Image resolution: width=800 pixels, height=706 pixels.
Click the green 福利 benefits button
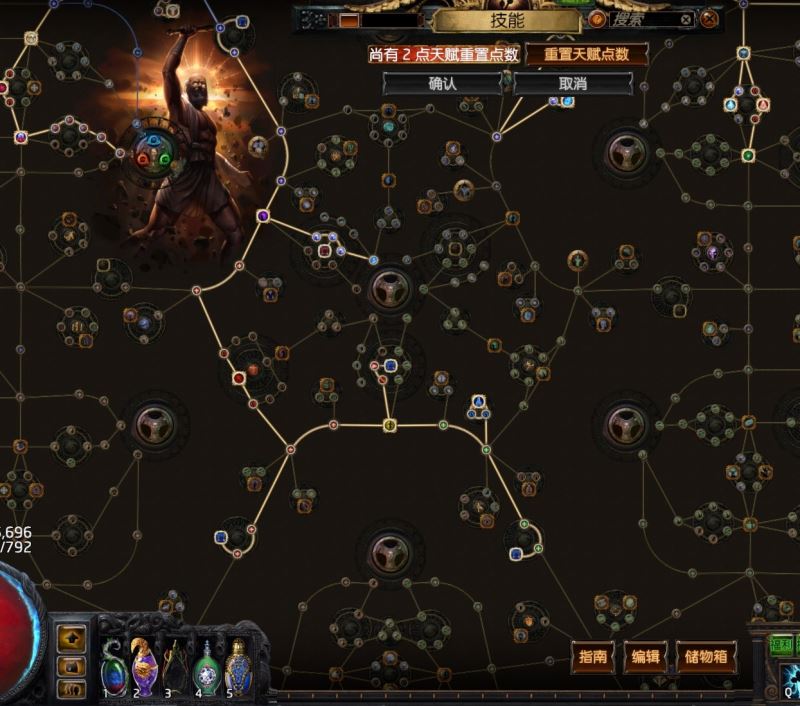pyautogui.click(x=782, y=646)
